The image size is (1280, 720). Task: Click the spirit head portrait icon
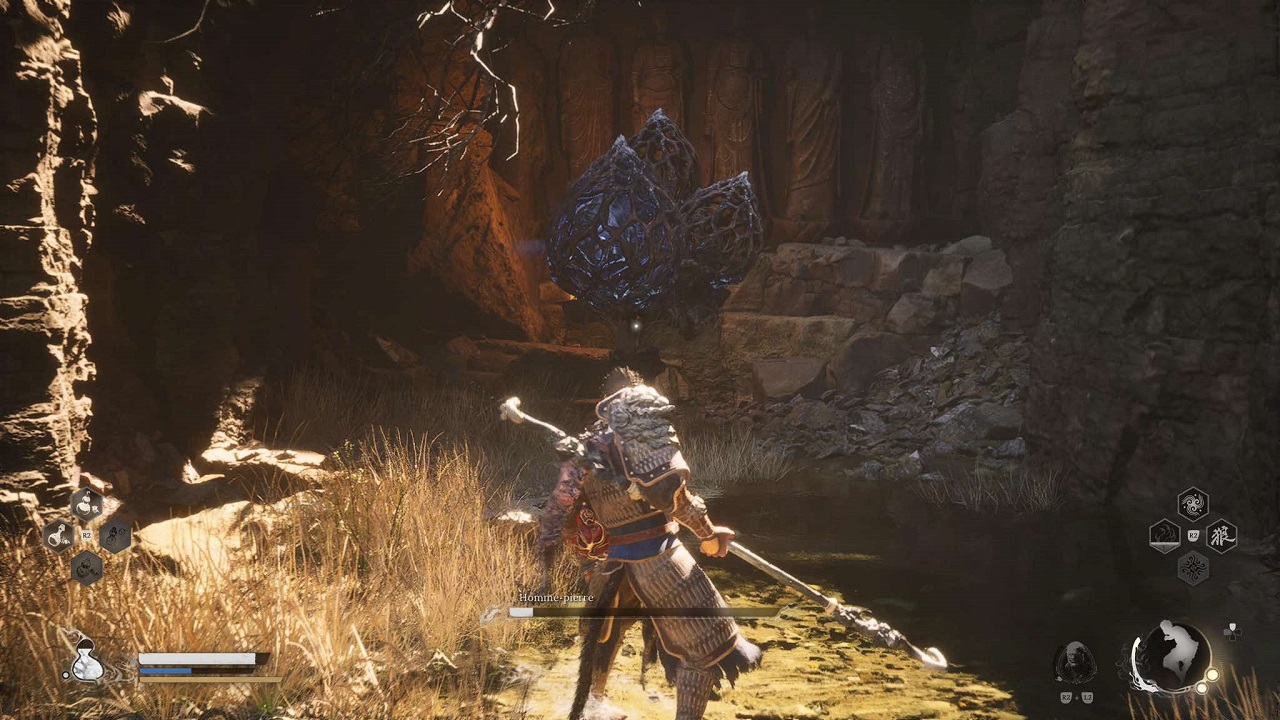coord(1075,662)
